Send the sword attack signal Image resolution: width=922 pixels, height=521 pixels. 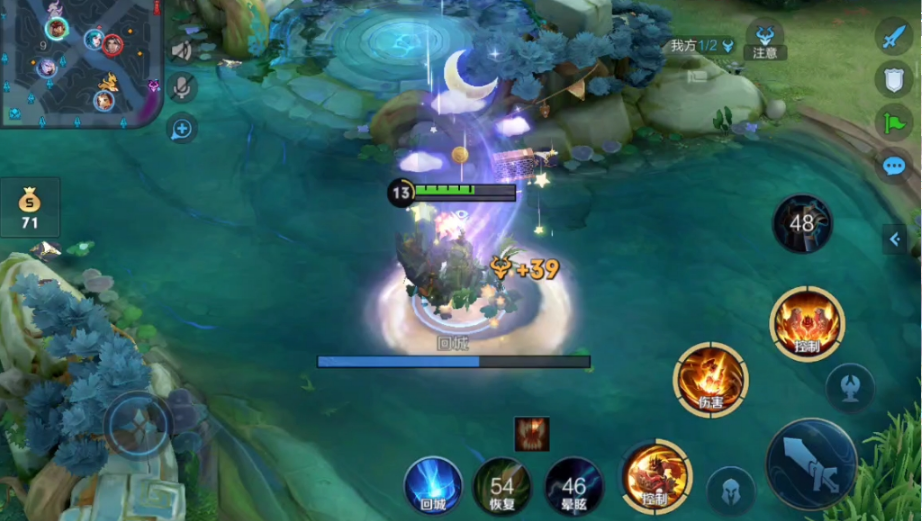(893, 37)
